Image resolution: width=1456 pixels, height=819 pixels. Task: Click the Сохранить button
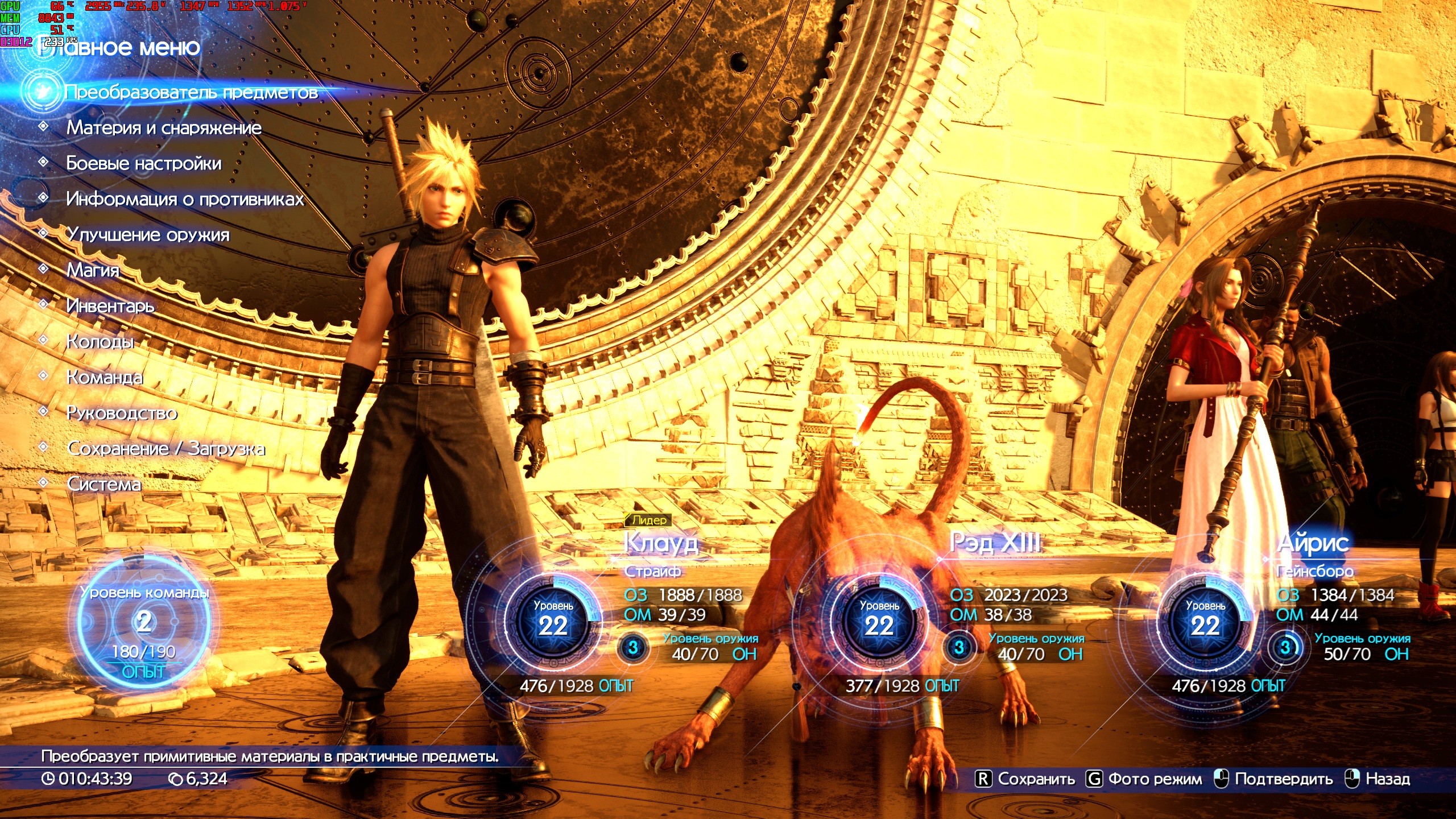point(1025,779)
